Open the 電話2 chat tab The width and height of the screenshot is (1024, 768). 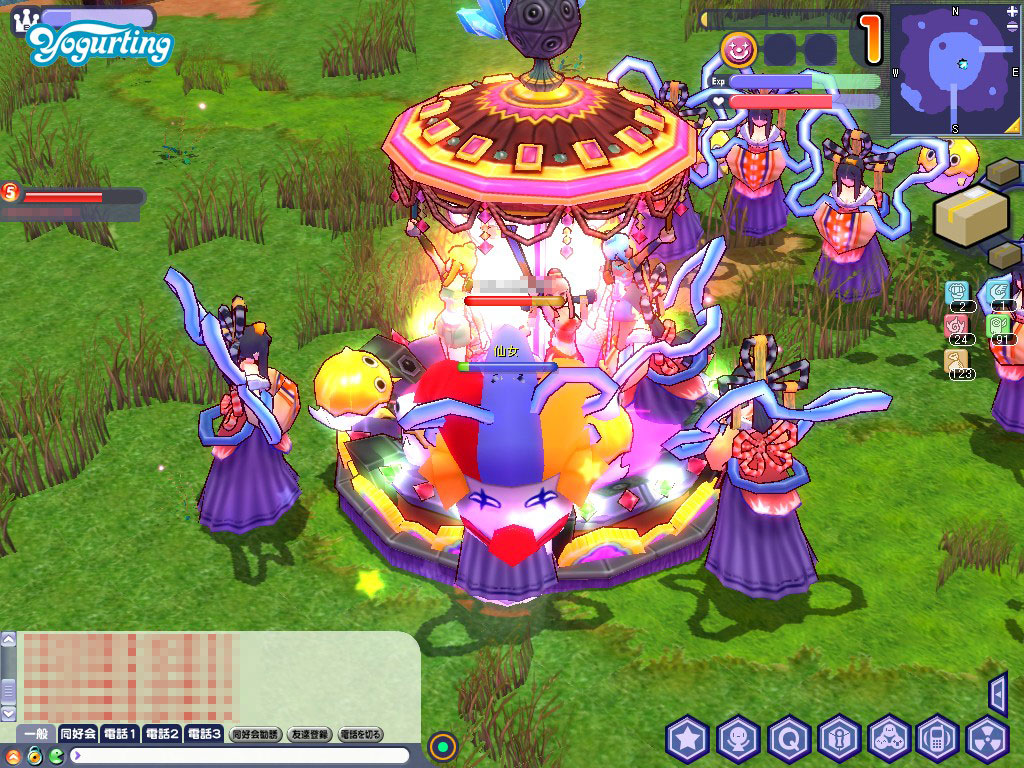162,734
